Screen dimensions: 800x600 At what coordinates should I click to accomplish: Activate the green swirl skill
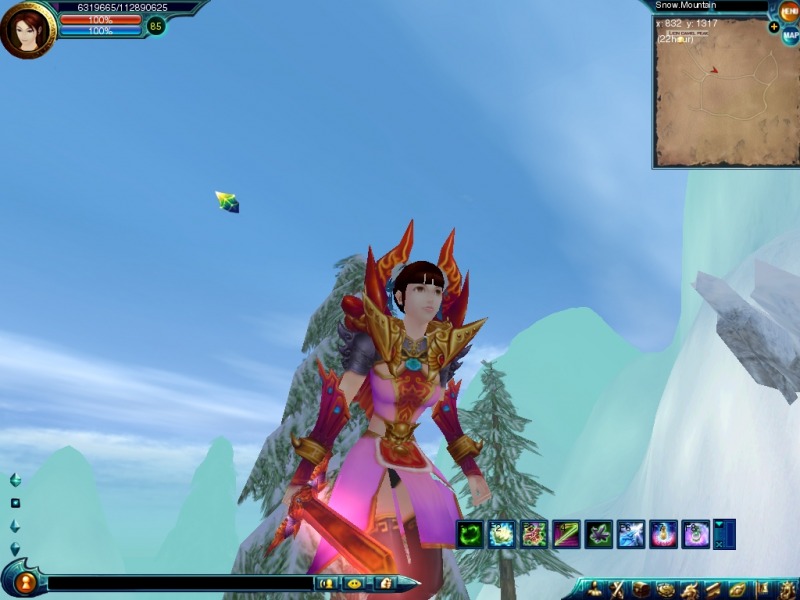pos(470,534)
